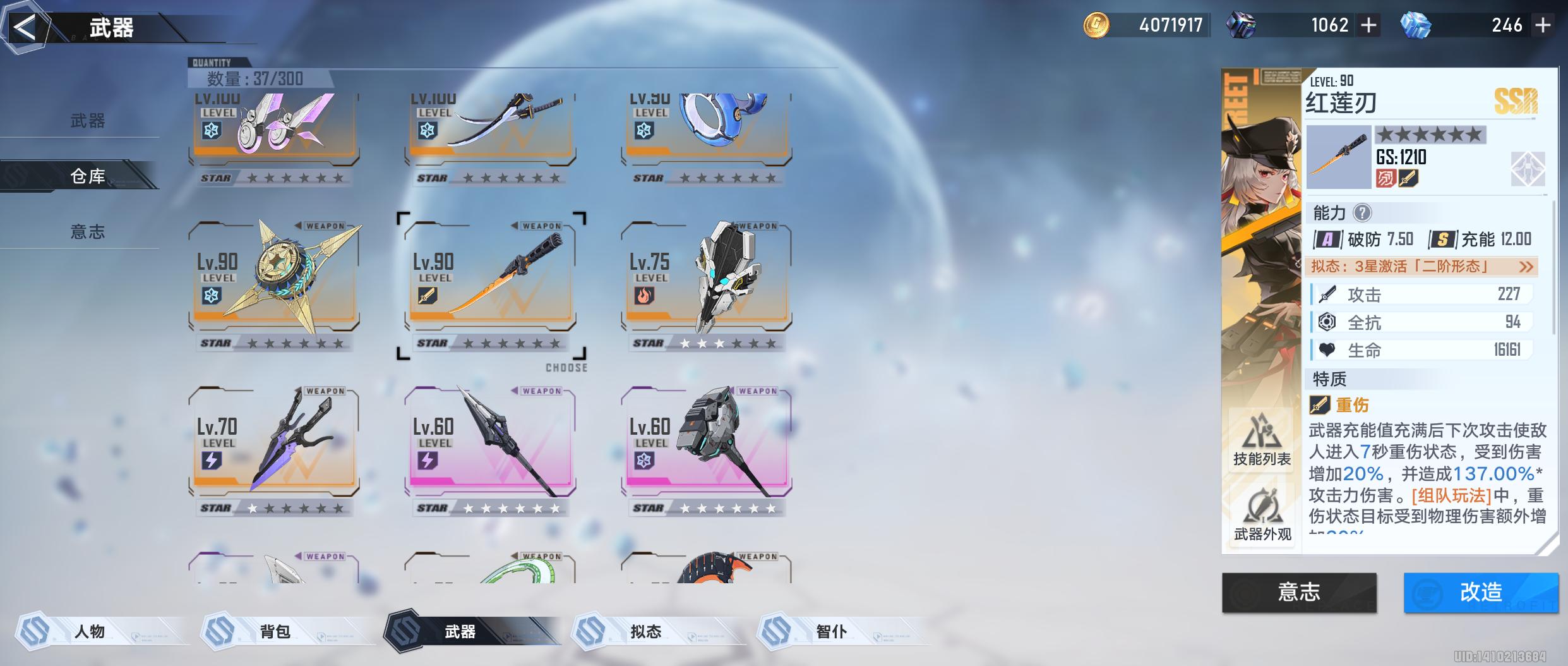Select the Lv.90 golden shuriken weapon

tap(274, 278)
